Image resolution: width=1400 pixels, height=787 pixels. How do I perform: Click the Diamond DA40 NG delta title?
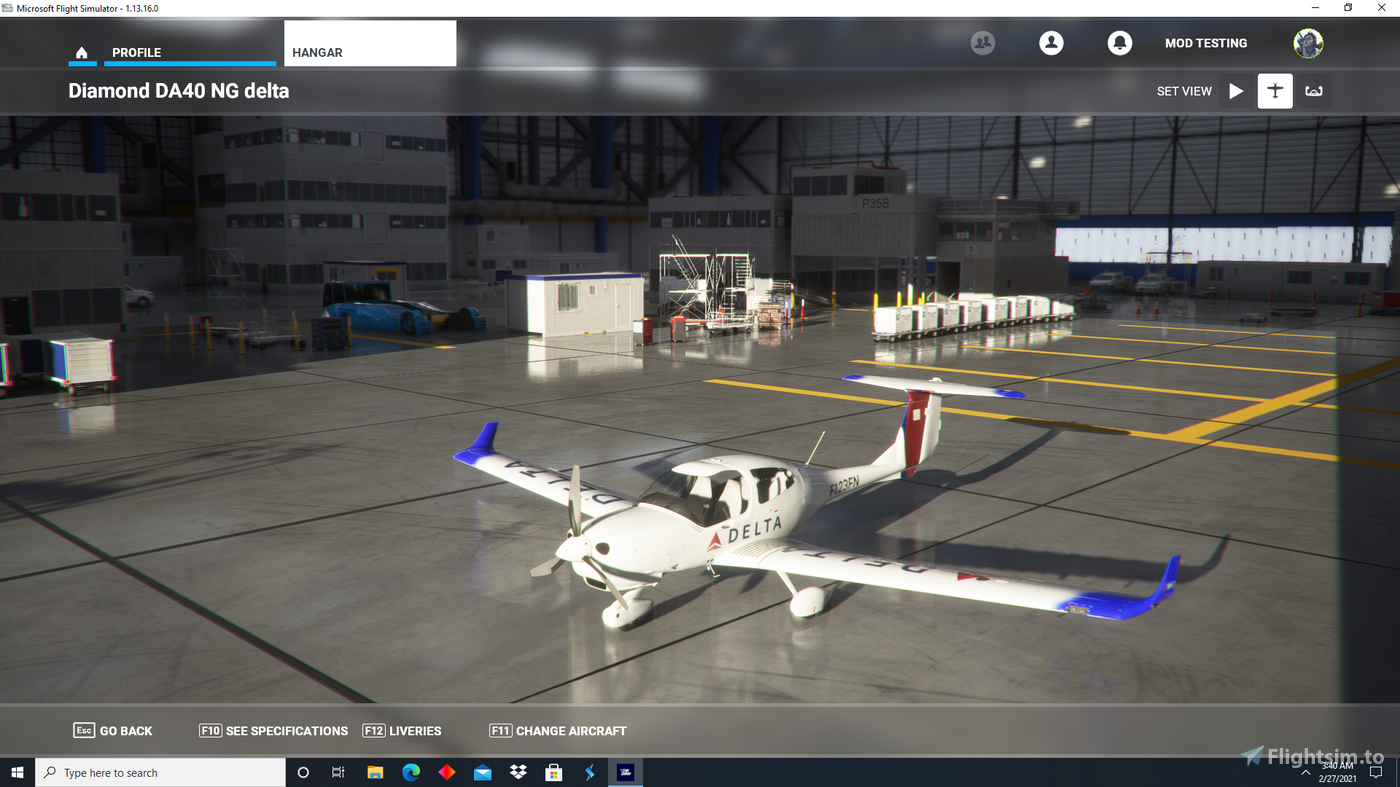pyautogui.click(x=178, y=90)
